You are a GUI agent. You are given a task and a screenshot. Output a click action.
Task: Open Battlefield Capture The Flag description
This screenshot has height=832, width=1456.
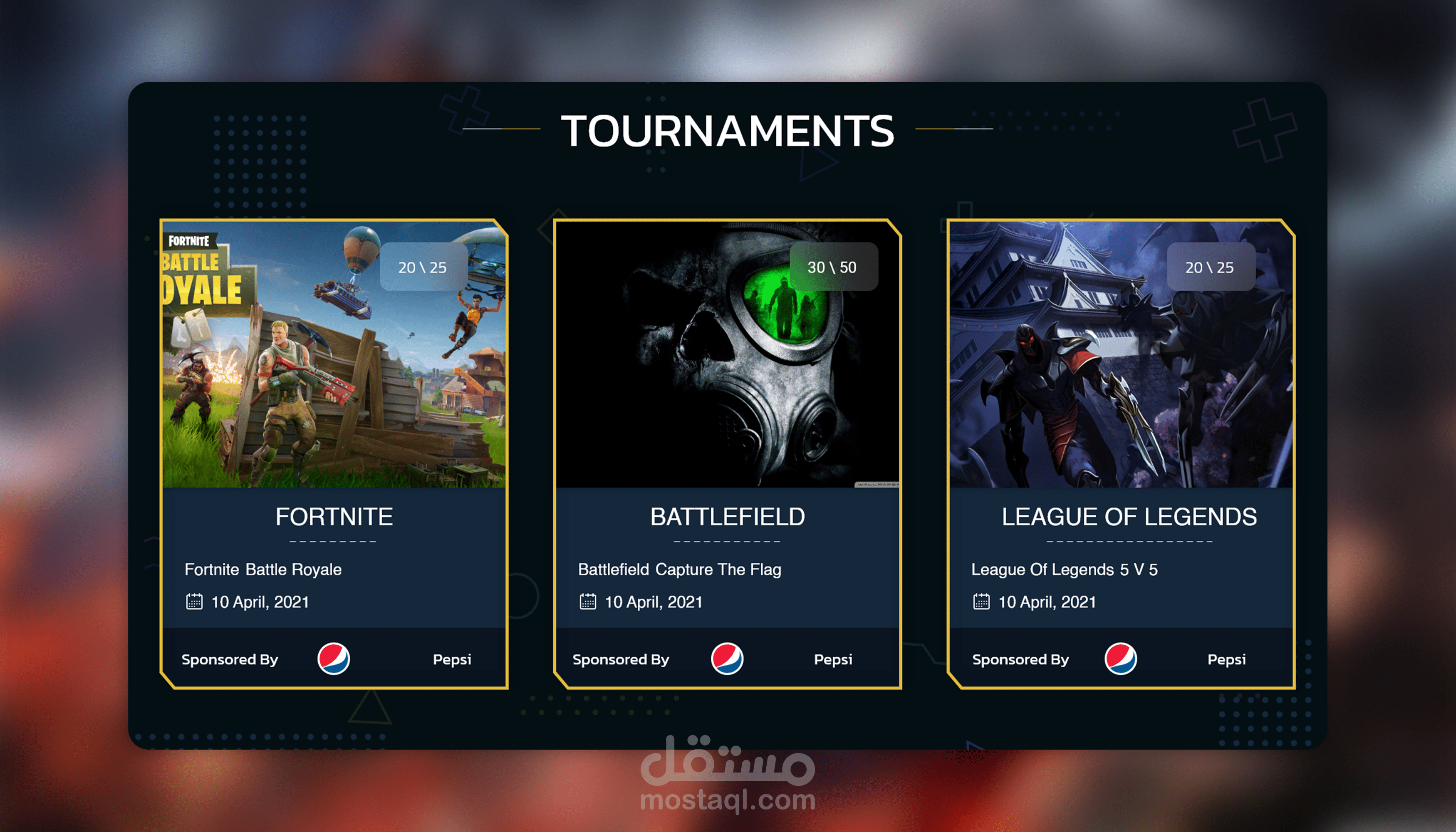679,569
